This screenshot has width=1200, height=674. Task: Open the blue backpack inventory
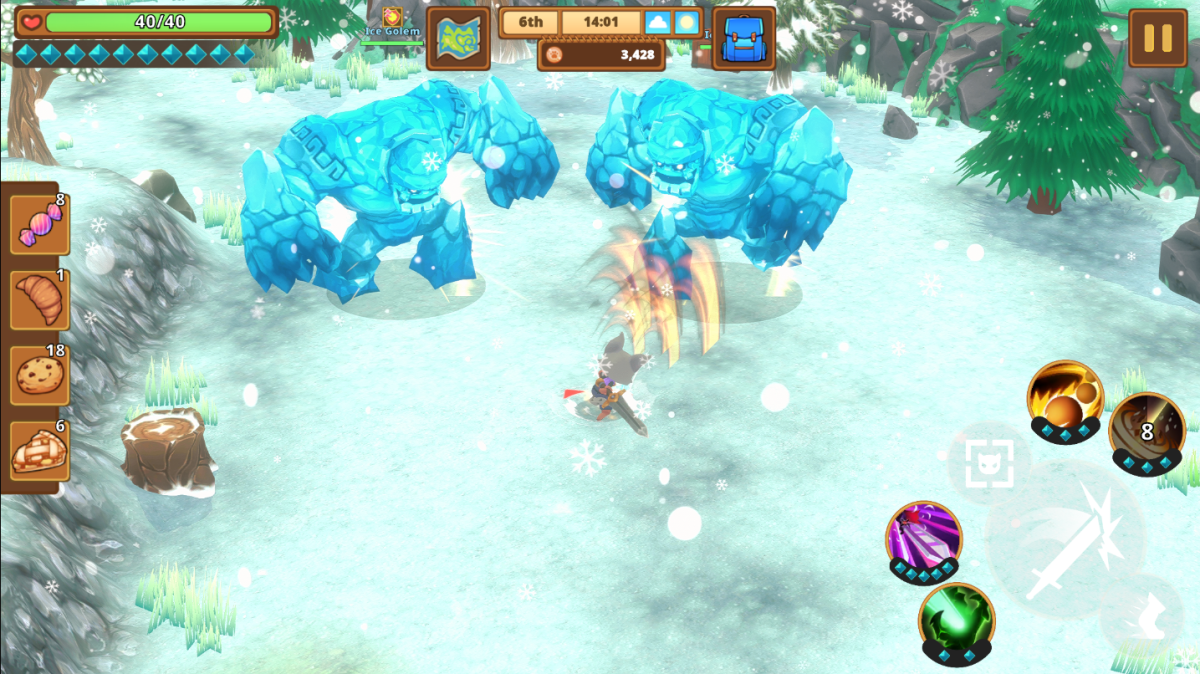click(743, 39)
